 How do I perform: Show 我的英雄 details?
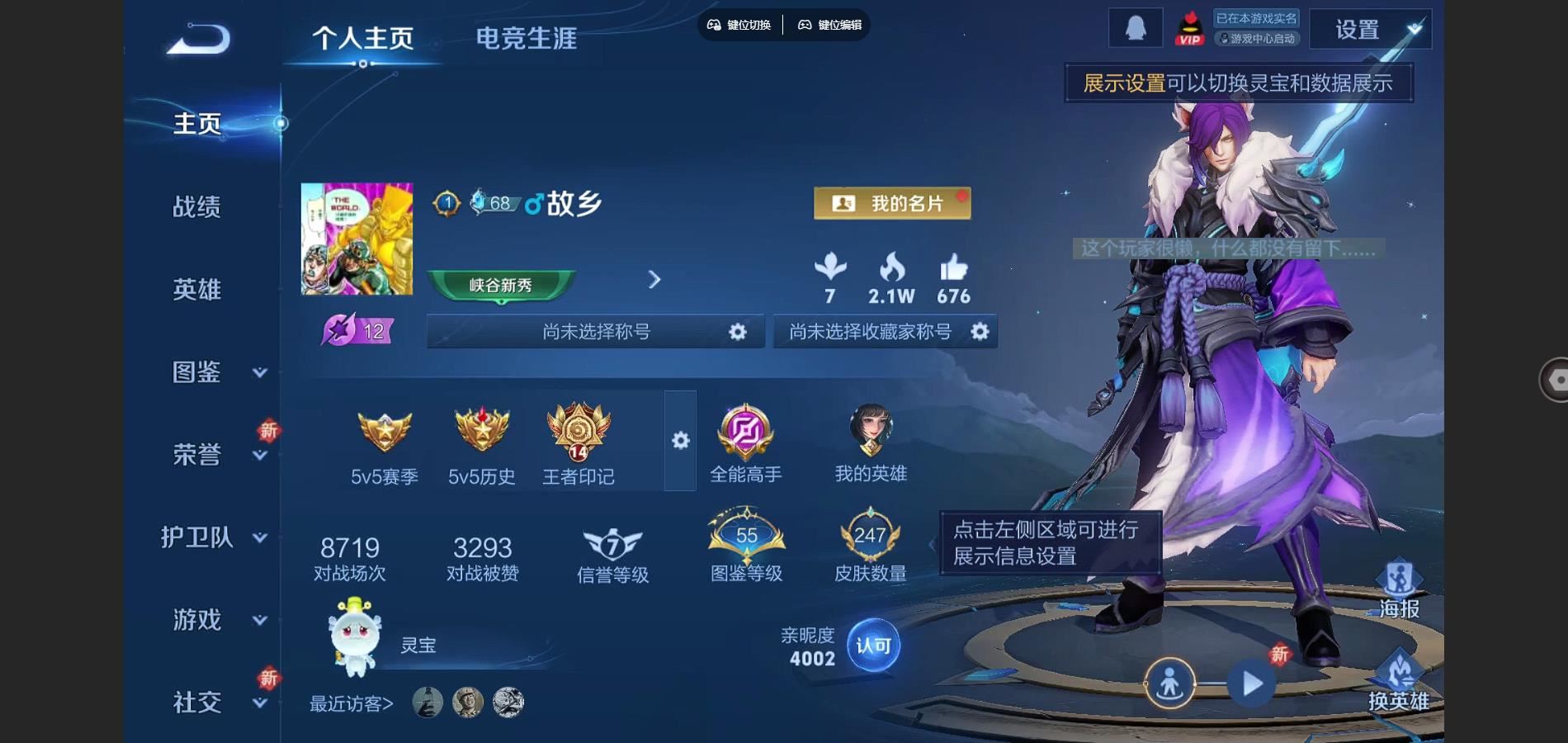(x=871, y=444)
